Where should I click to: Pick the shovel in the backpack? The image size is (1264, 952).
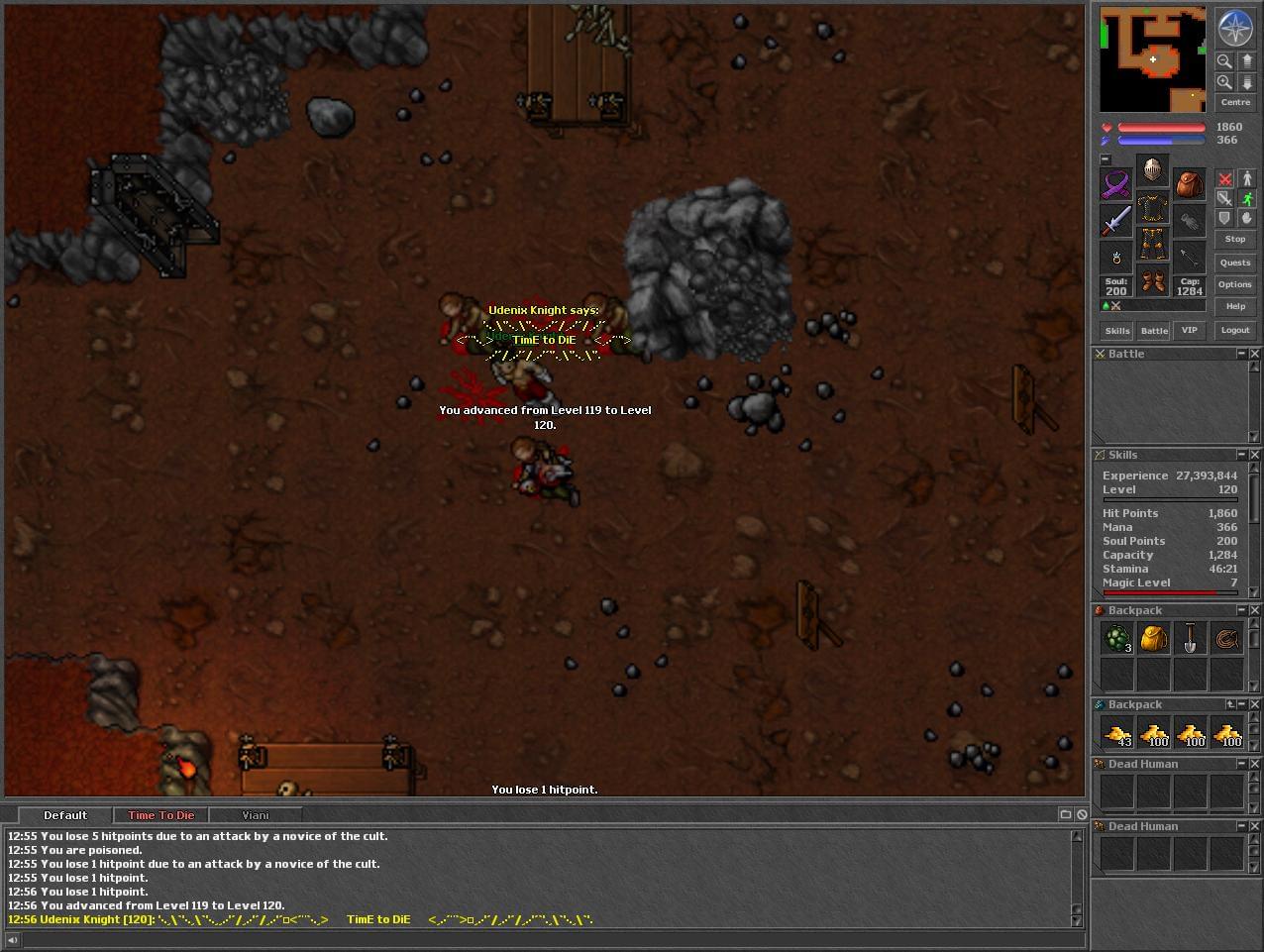point(1190,639)
